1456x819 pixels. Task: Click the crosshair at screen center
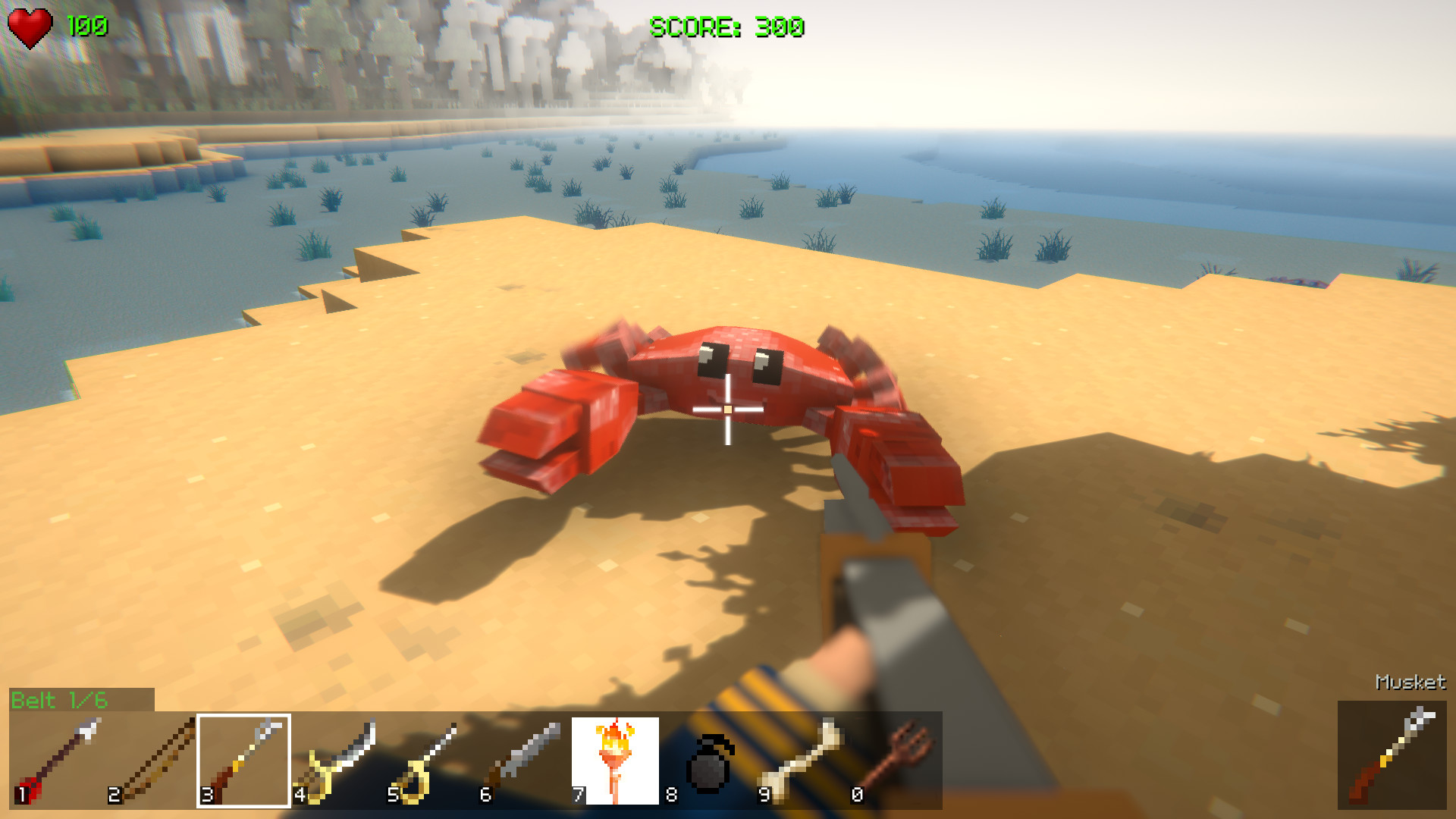click(726, 409)
